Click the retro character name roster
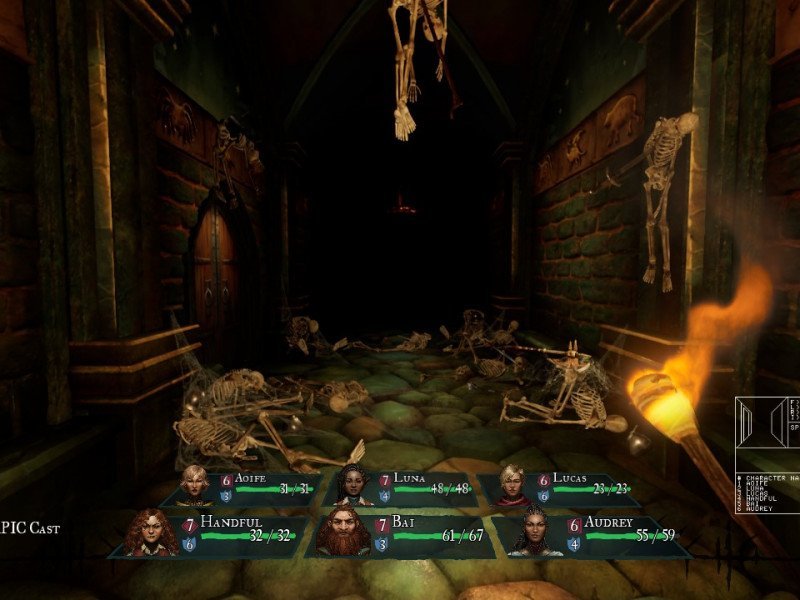800x600 pixels. click(765, 495)
